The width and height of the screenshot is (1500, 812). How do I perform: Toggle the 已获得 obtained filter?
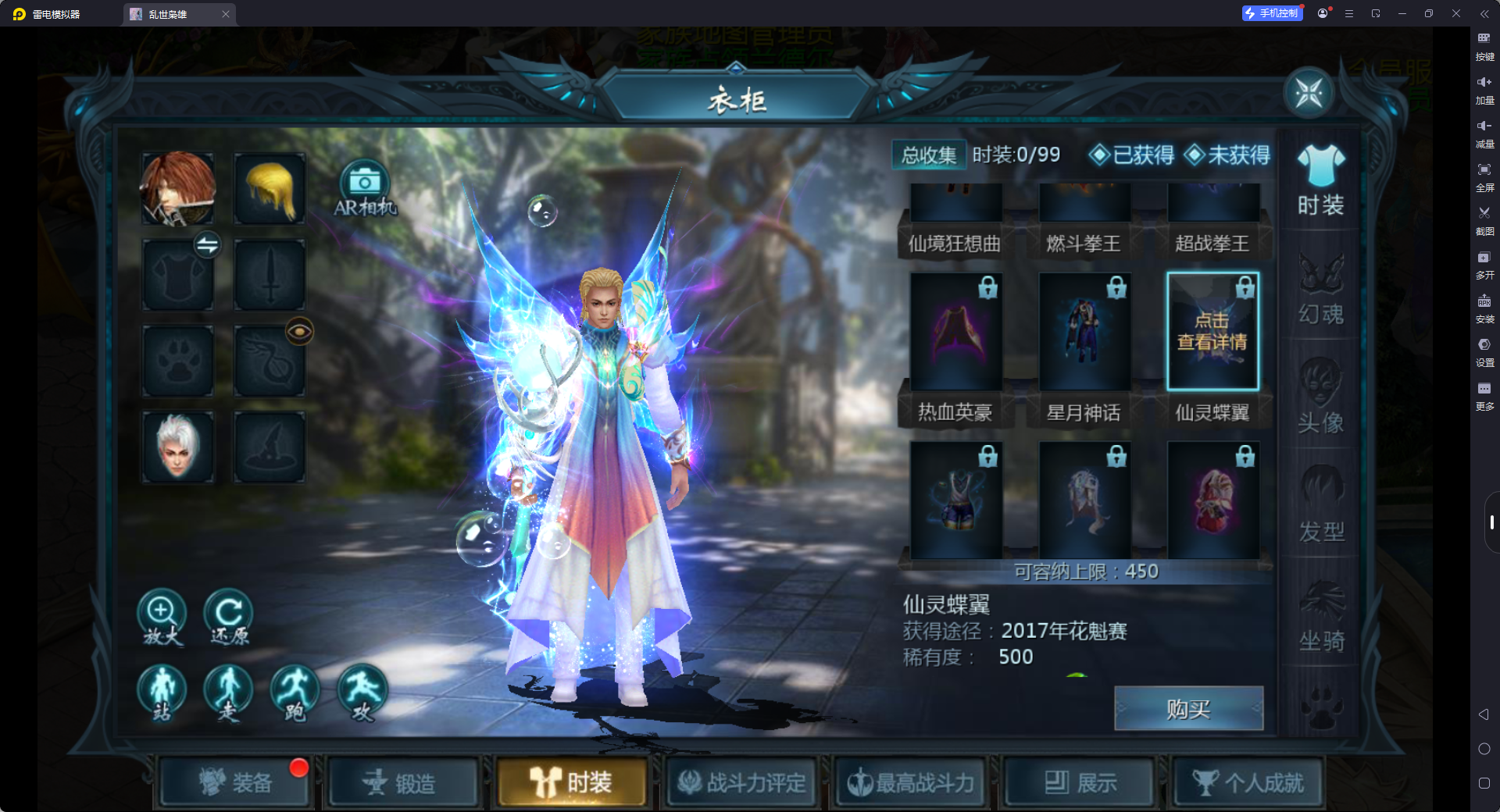tap(1133, 155)
